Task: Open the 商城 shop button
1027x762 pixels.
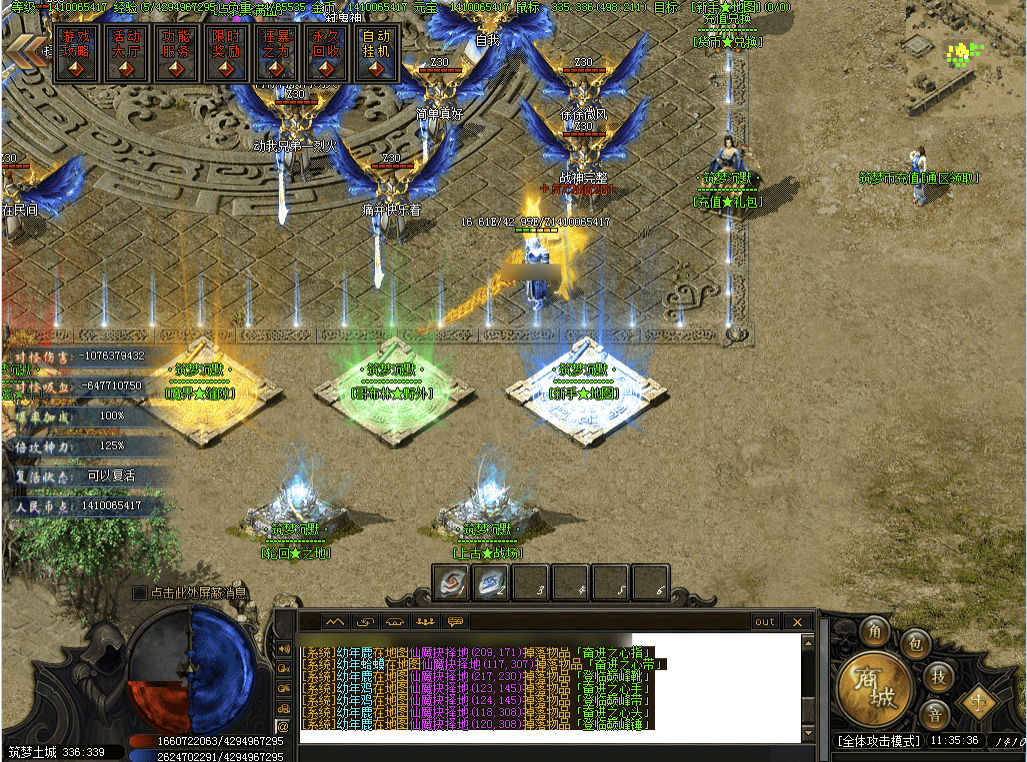Action: click(874, 688)
